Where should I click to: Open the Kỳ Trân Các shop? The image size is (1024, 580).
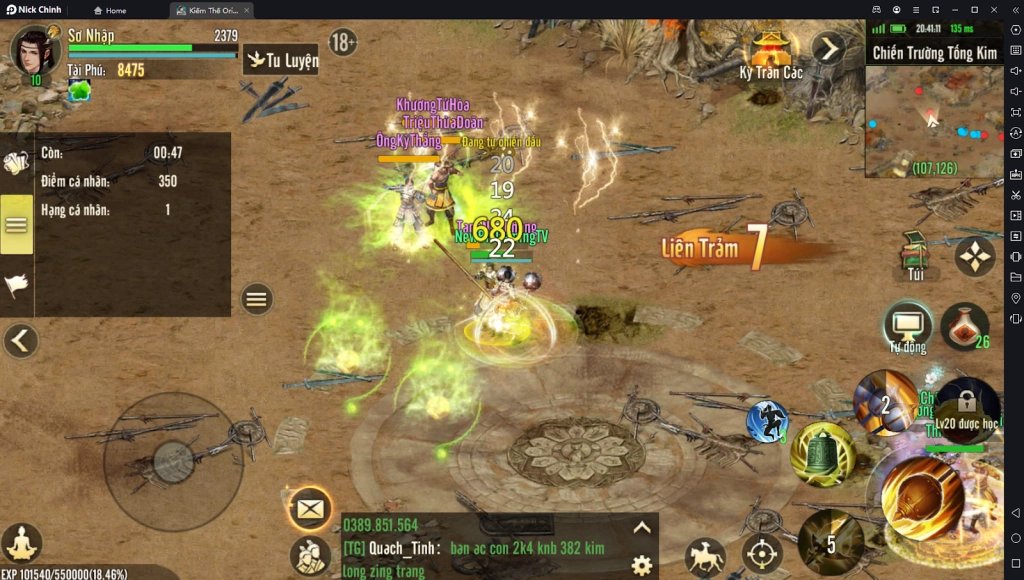click(771, 53)
